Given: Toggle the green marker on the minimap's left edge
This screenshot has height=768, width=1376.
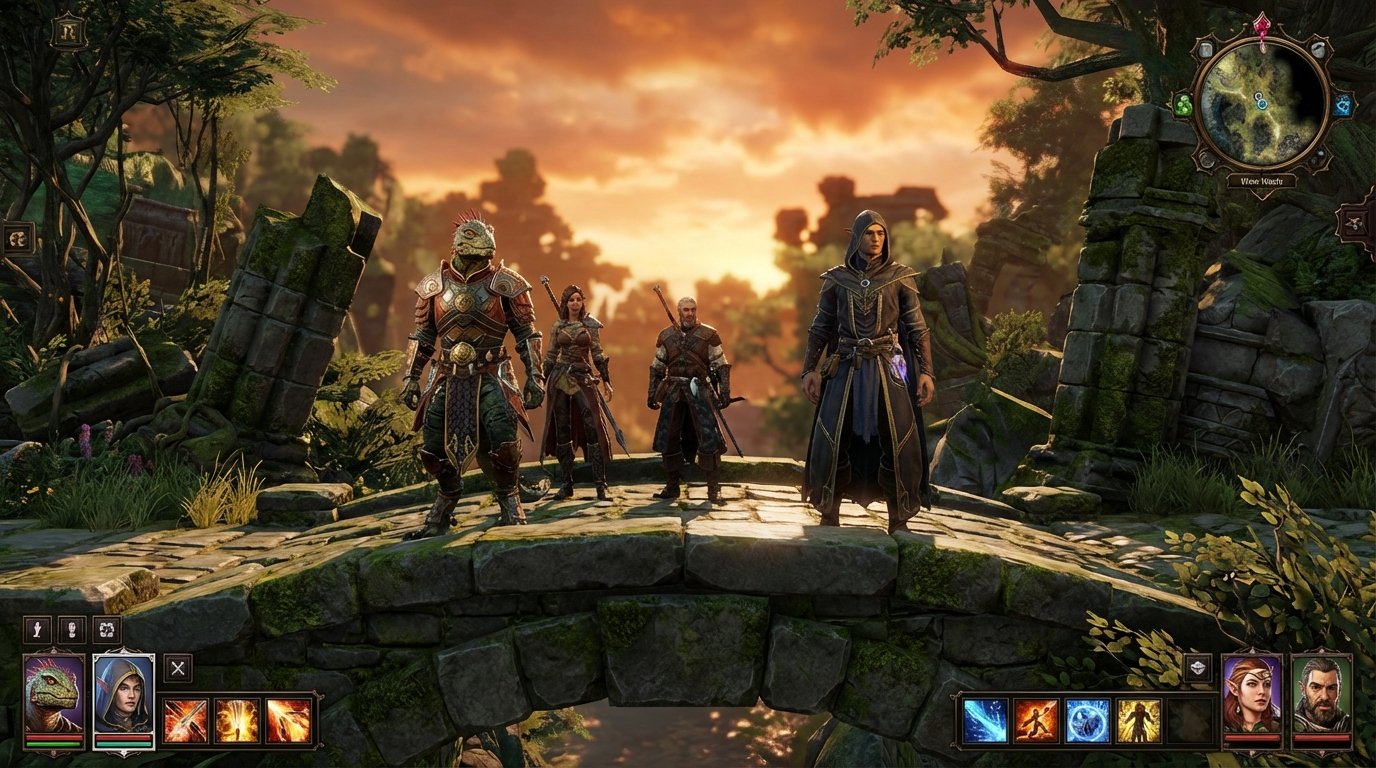Looking at the screenshot, I should (x=1184, y=104).
